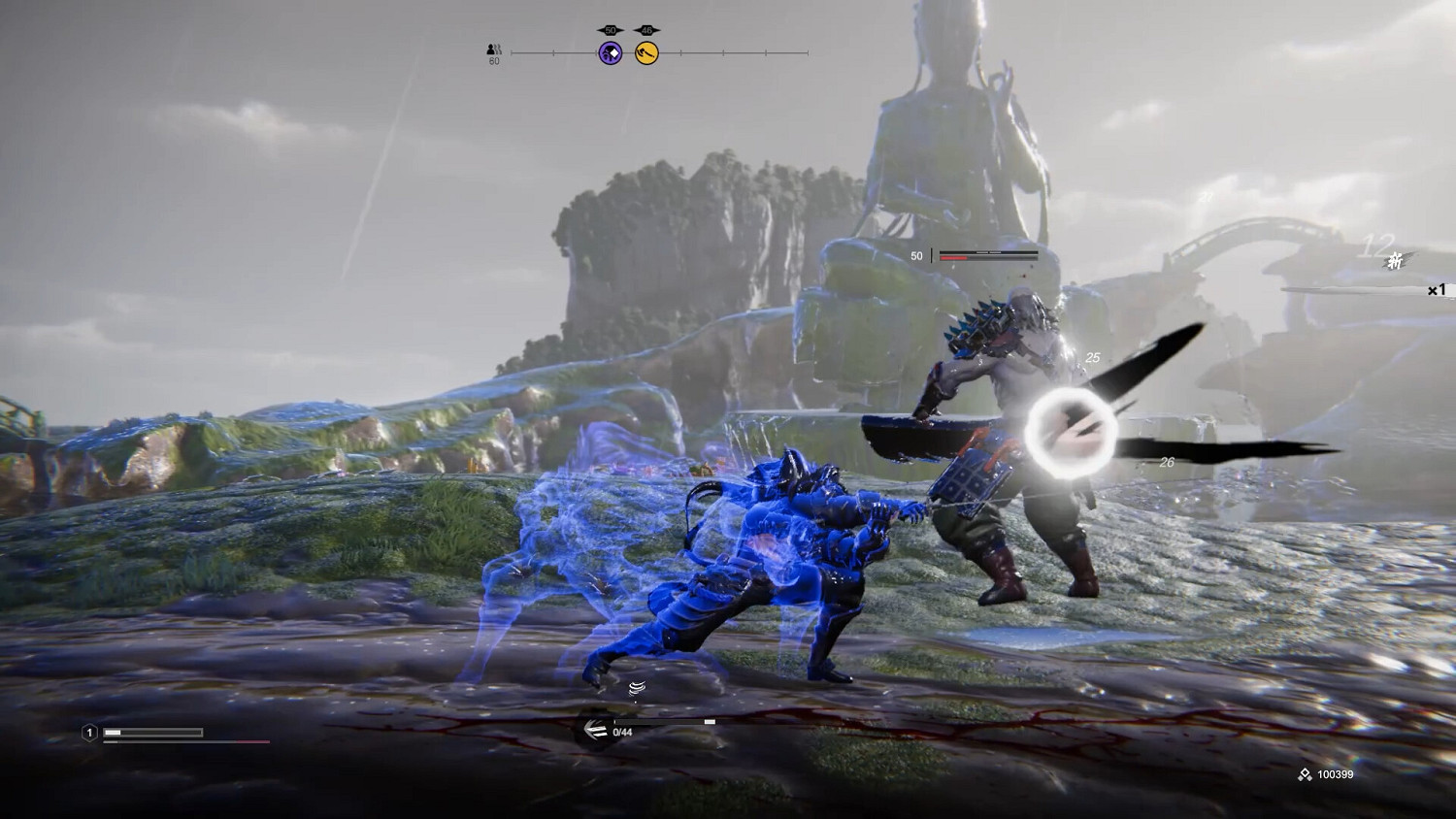Click the currency diamond icon beside 100399
Screen dimensions: 1456x819
pos(1304,774)
